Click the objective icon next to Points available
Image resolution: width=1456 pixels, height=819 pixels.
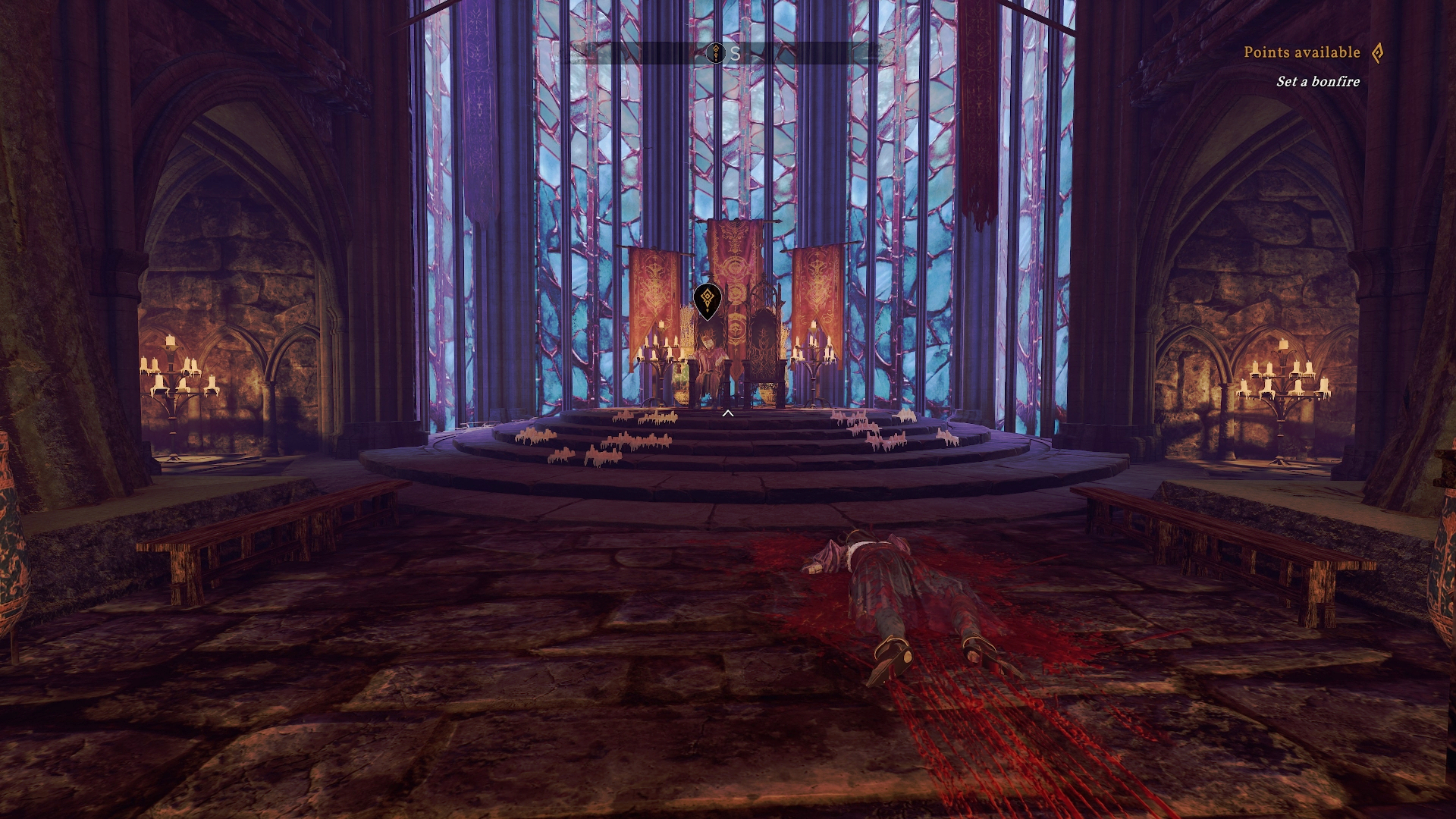(x=1376, y=53)
